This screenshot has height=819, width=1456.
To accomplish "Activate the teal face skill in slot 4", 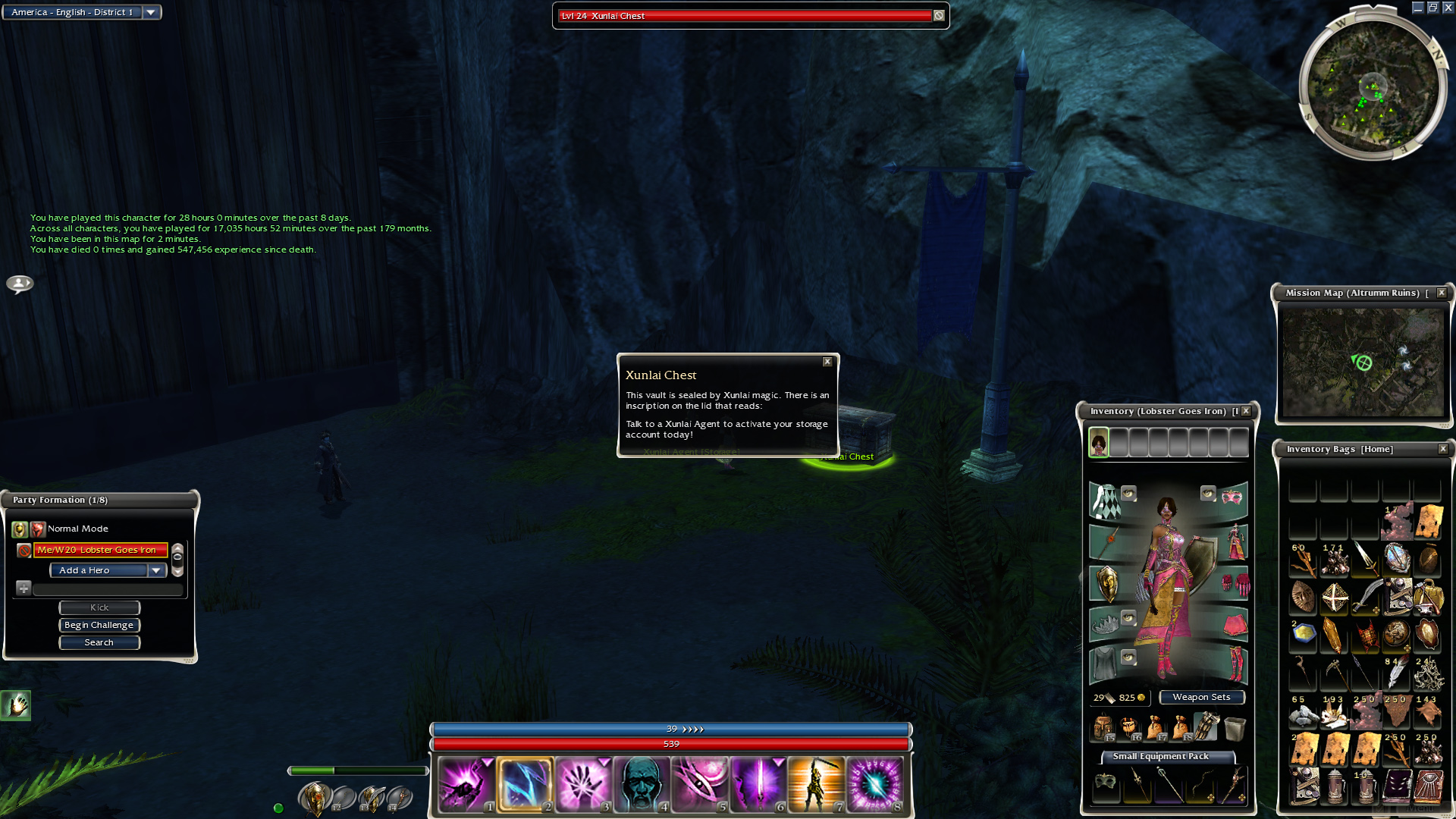I will 642,784.
